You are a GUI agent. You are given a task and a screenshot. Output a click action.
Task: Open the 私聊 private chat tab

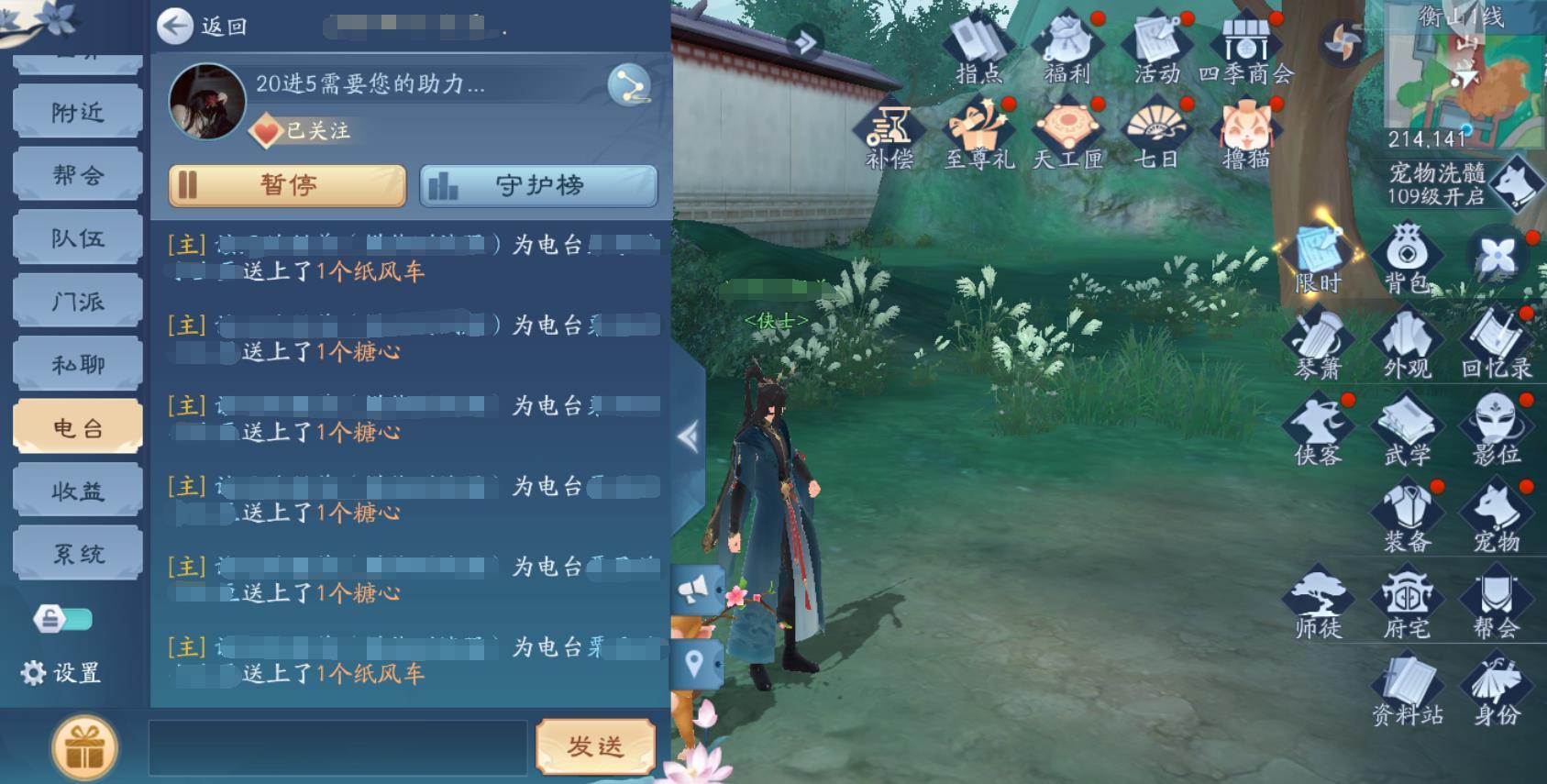coord(77,362)
